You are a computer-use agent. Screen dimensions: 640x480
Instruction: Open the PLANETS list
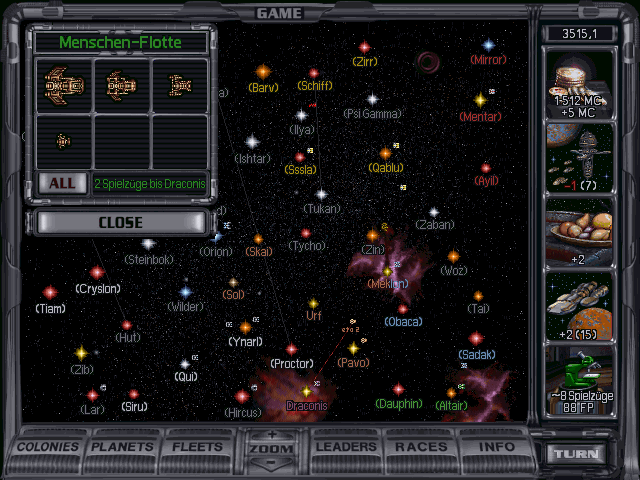pyautogui.click(x=123, y=446)
